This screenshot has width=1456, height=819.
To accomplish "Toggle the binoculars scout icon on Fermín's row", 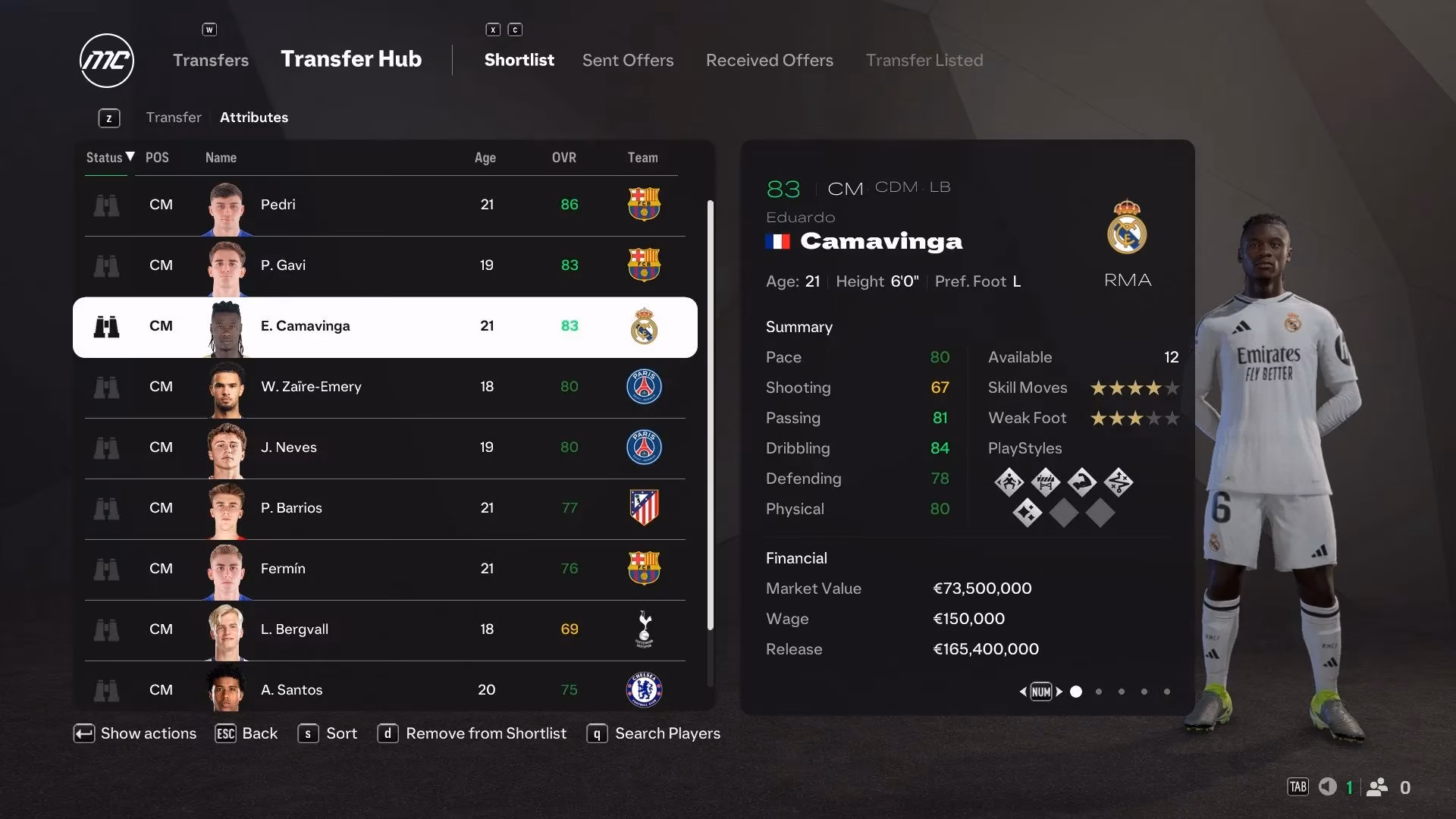I will (x=107, y=569).
